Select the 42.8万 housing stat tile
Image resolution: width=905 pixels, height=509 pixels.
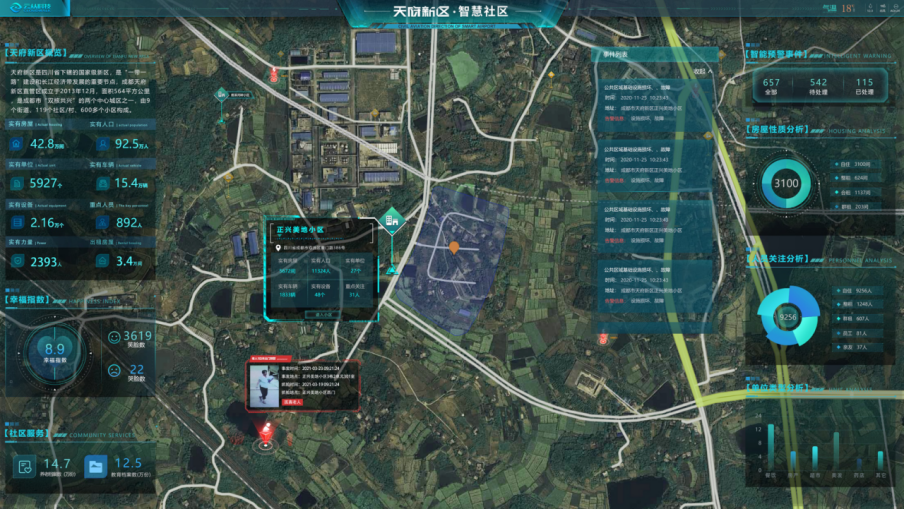coord(42,145)
